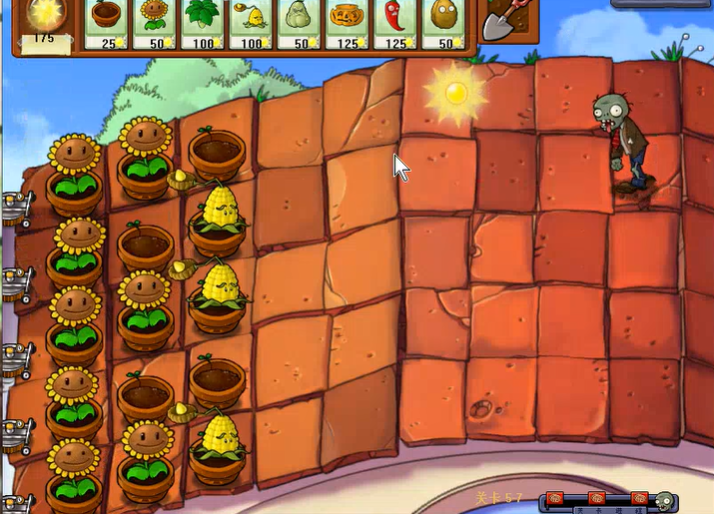Pick the Wall-nut seed packet
The image size is (714, 514).
click(x=443, y=22)
